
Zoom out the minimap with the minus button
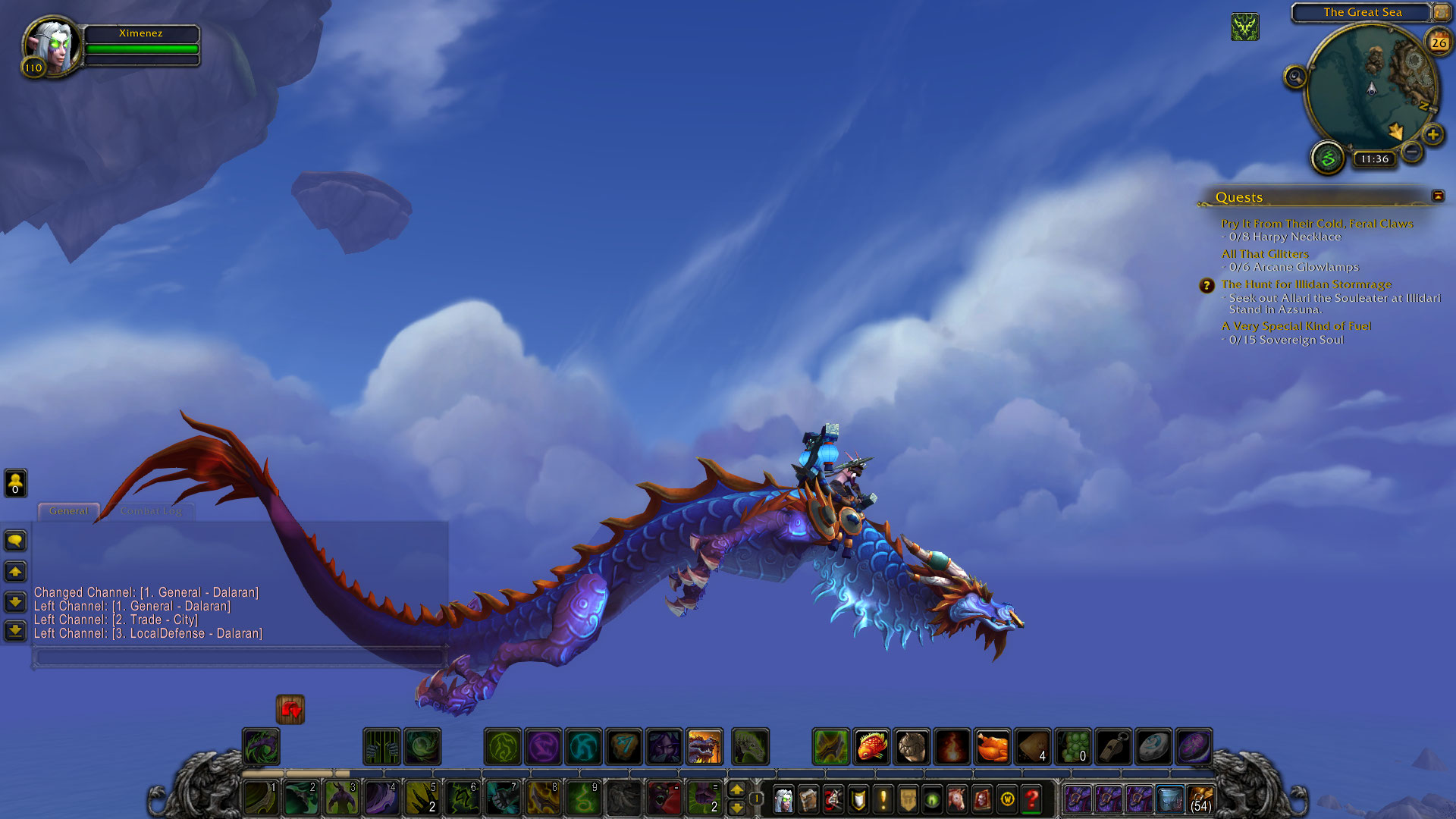click(1411, 152)
